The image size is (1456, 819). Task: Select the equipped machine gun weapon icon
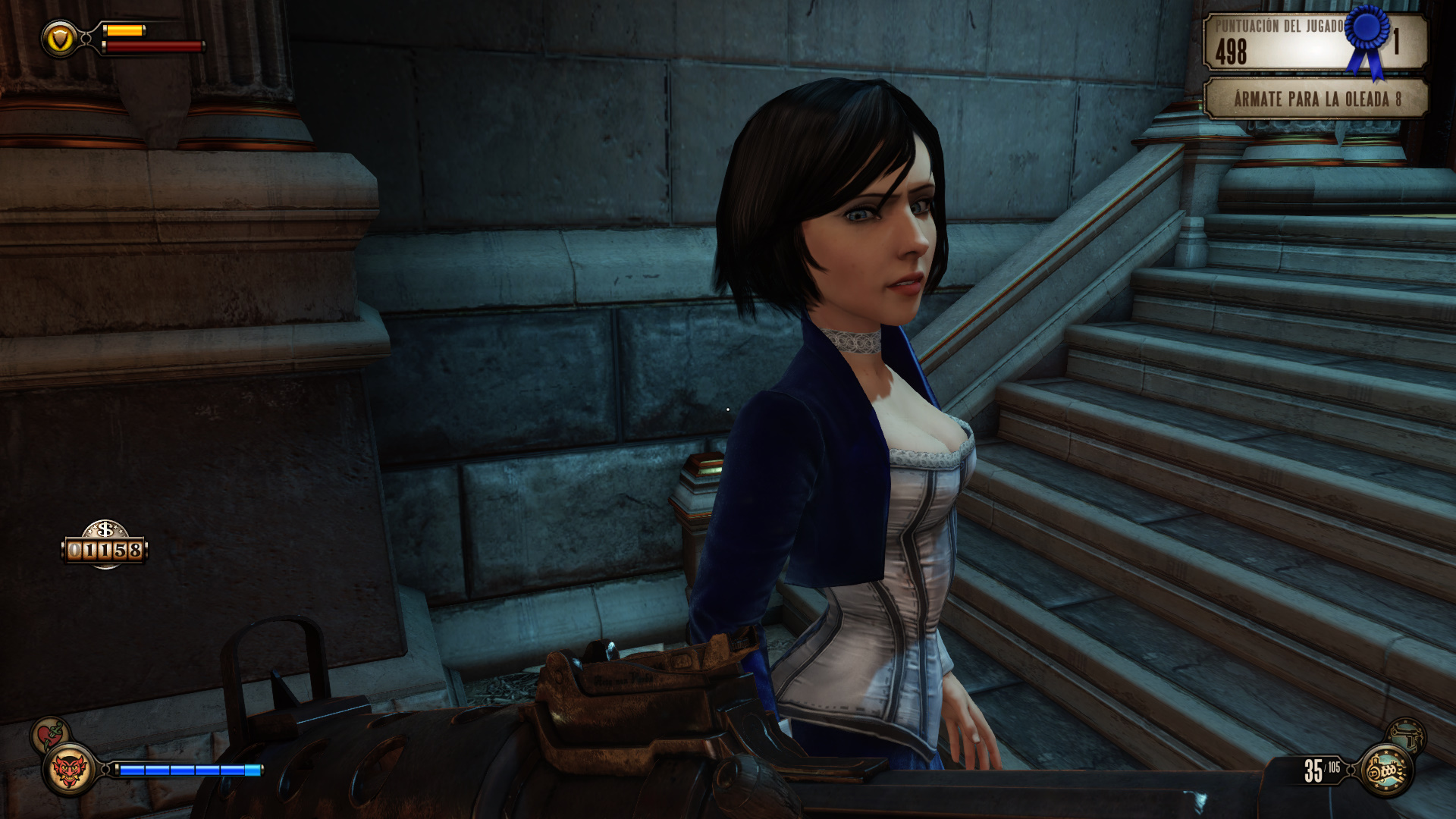pyautogui.click(x=1387, y=770)
